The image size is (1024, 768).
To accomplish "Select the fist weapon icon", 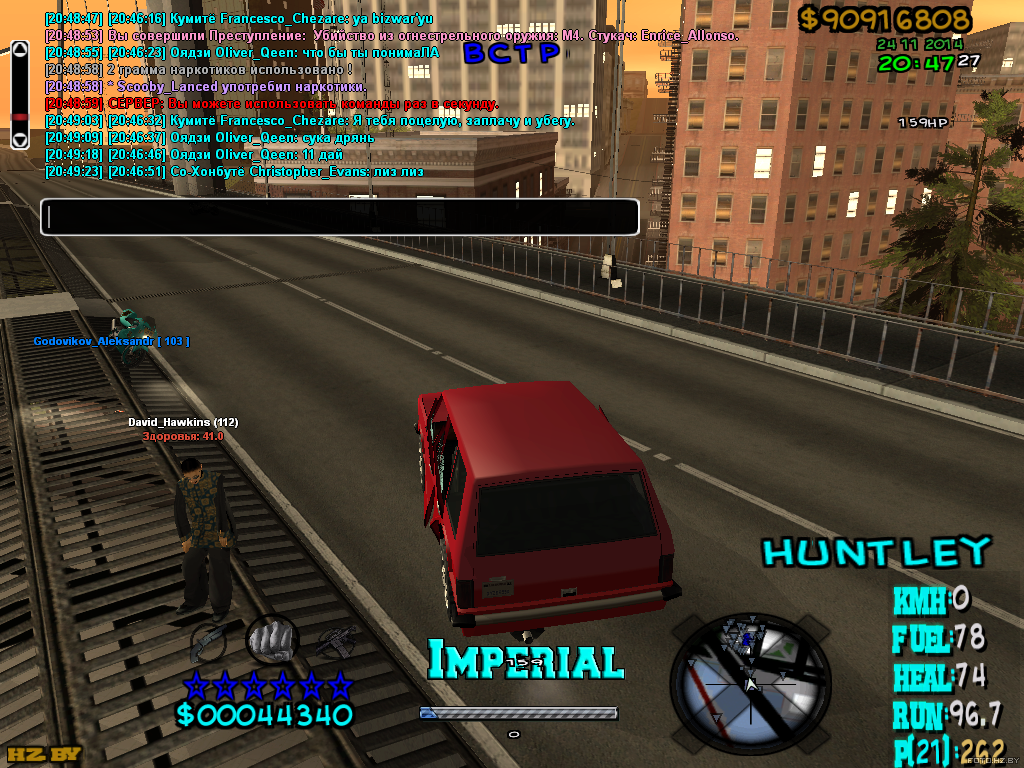I will pyautogui.click(x=272, y=638).
